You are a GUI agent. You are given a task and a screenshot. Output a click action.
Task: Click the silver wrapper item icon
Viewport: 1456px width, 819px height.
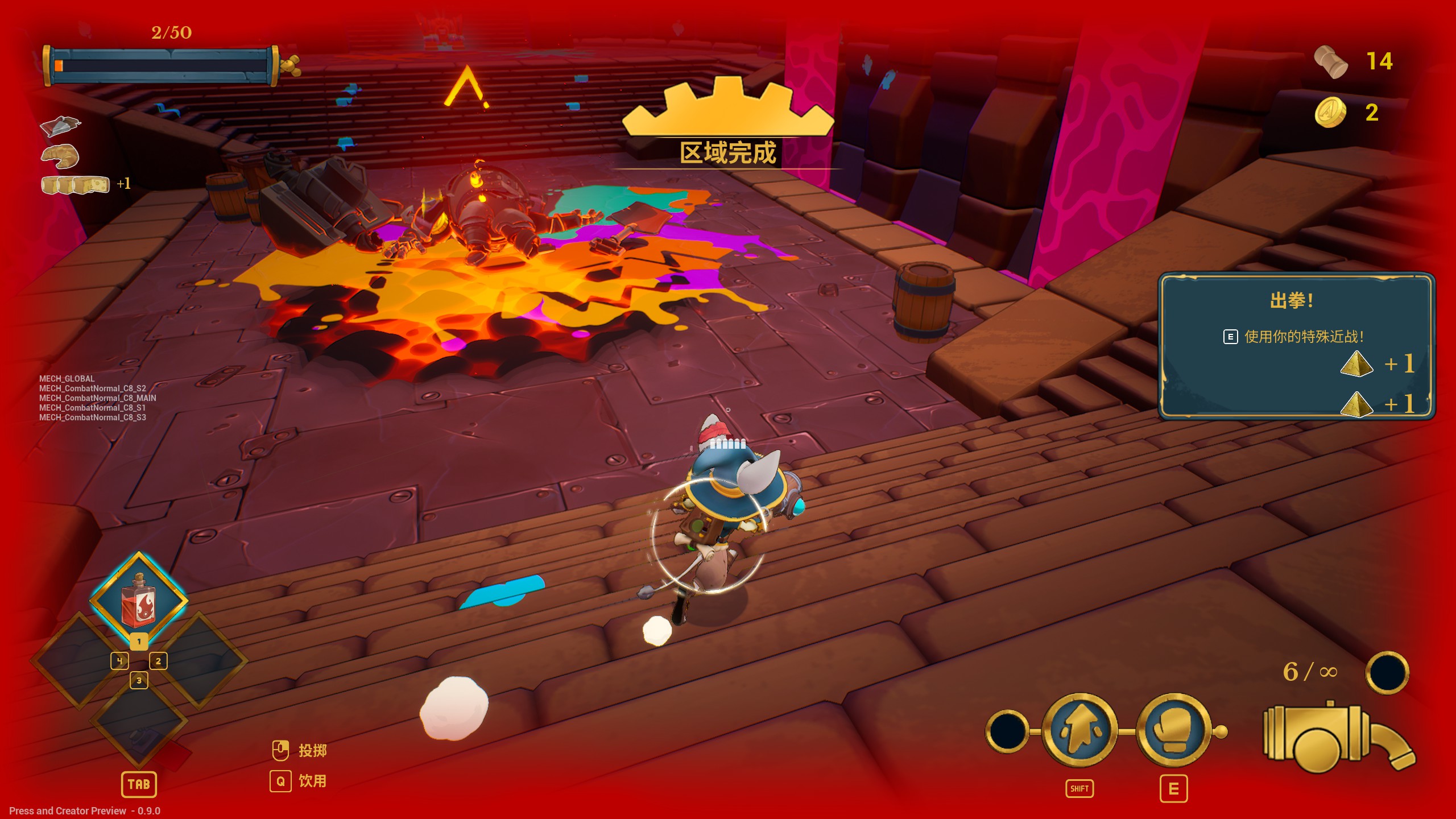point(60,126)
